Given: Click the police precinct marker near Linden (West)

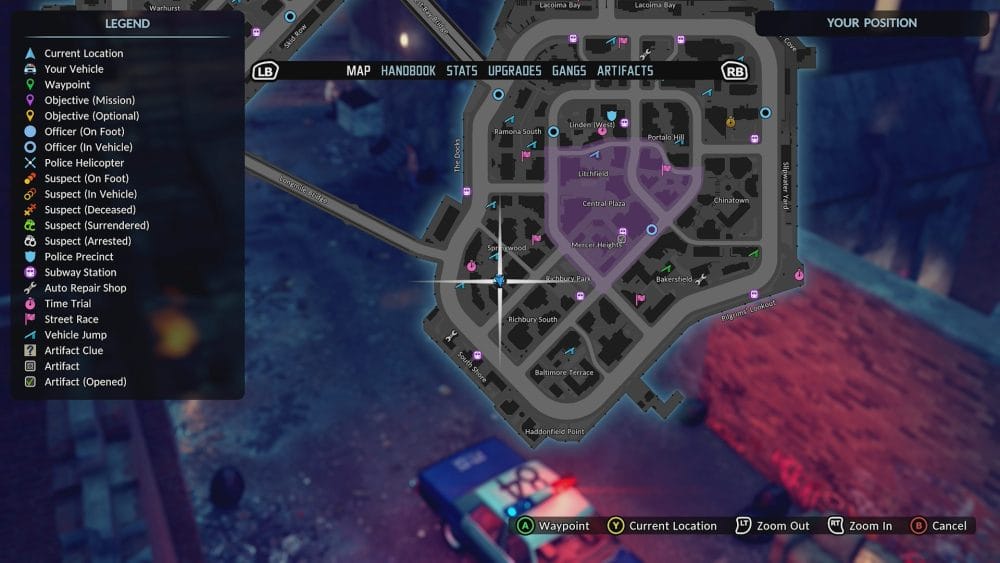Looking at the screenshot, I should coord(610,116).
